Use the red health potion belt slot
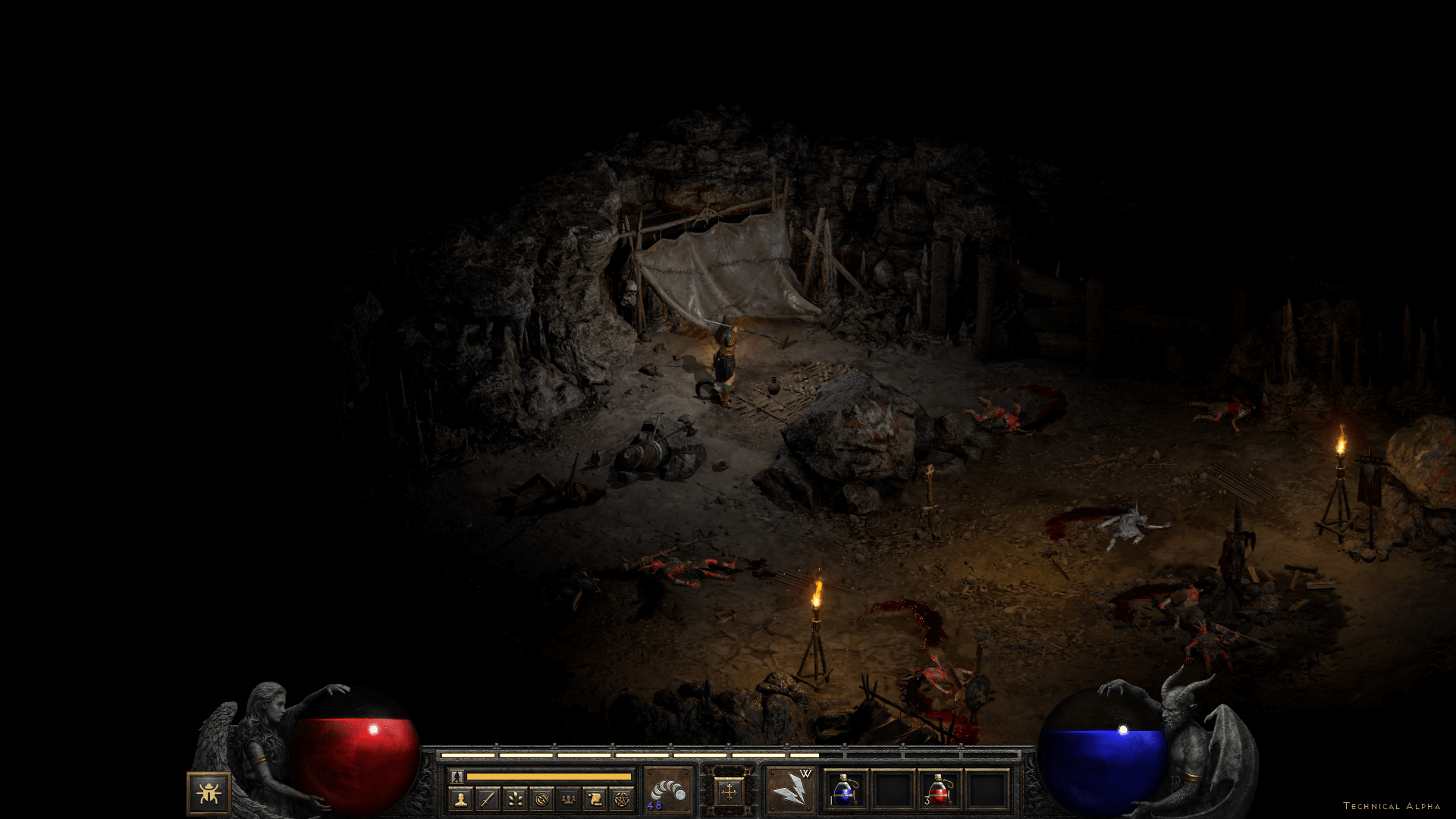 coord(940,790)
